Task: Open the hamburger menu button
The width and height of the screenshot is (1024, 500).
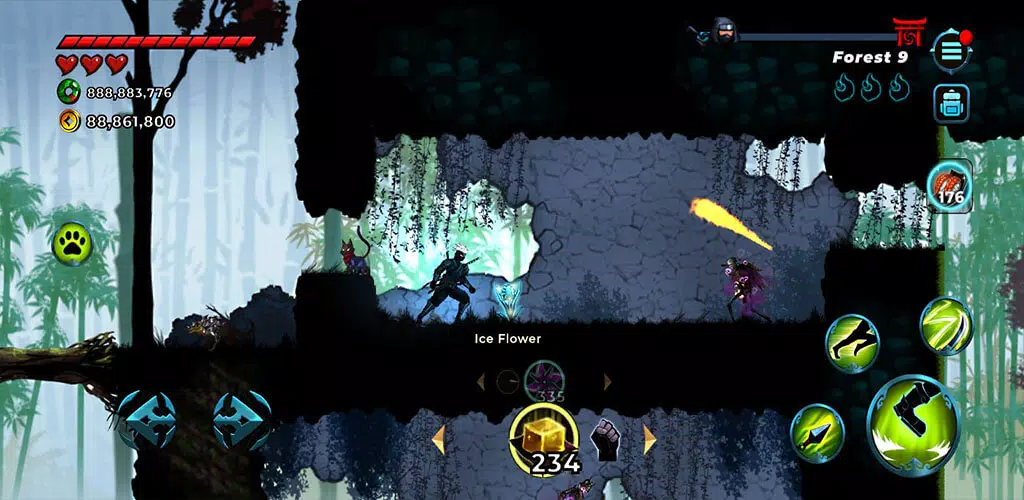Action: [951, 50]
